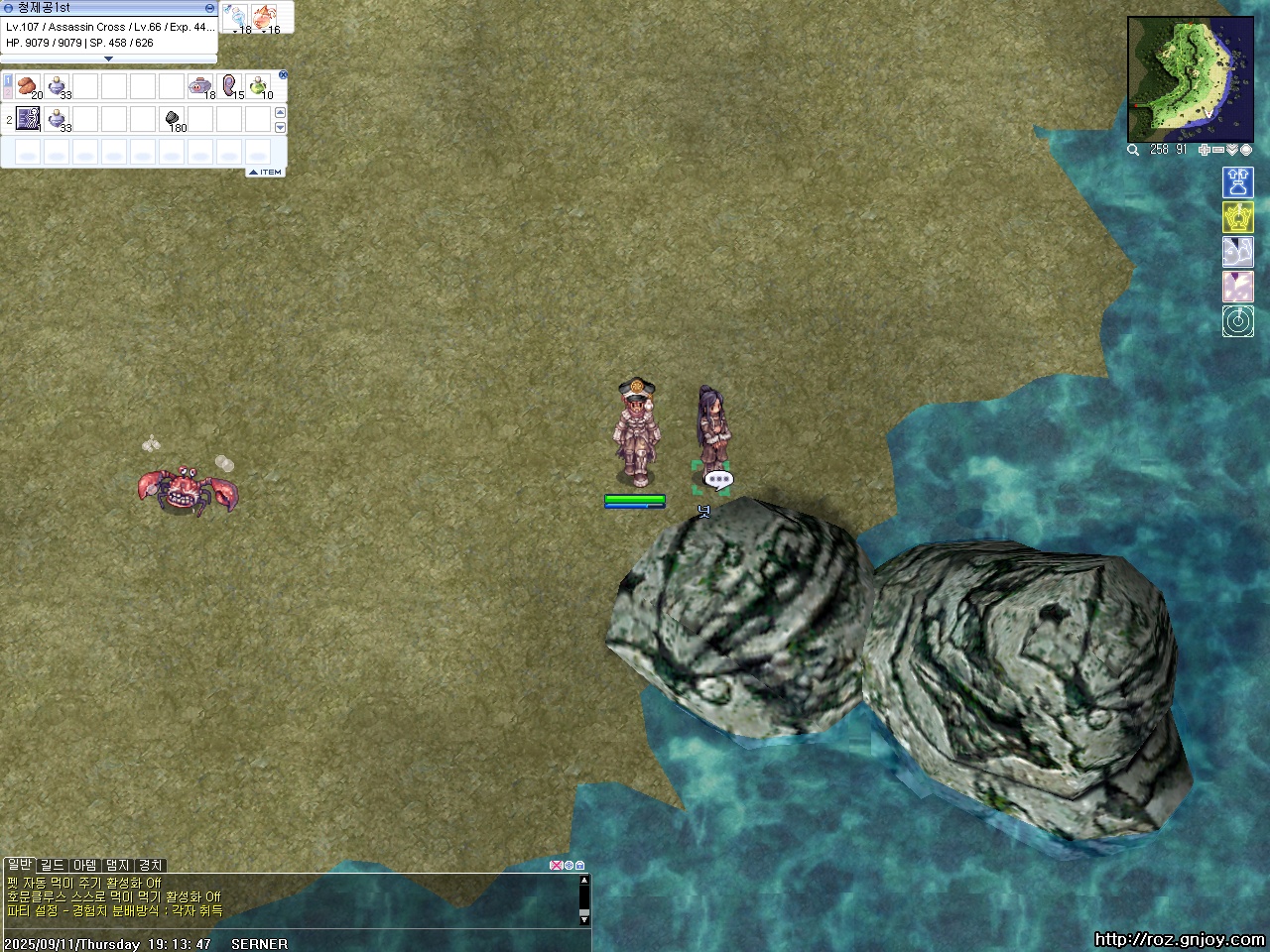Image resolution: width=1270 pixels, height=952 pixels.
Task: Click the orange potion quick slot showing 16
Action: click(x=265, y=17)
